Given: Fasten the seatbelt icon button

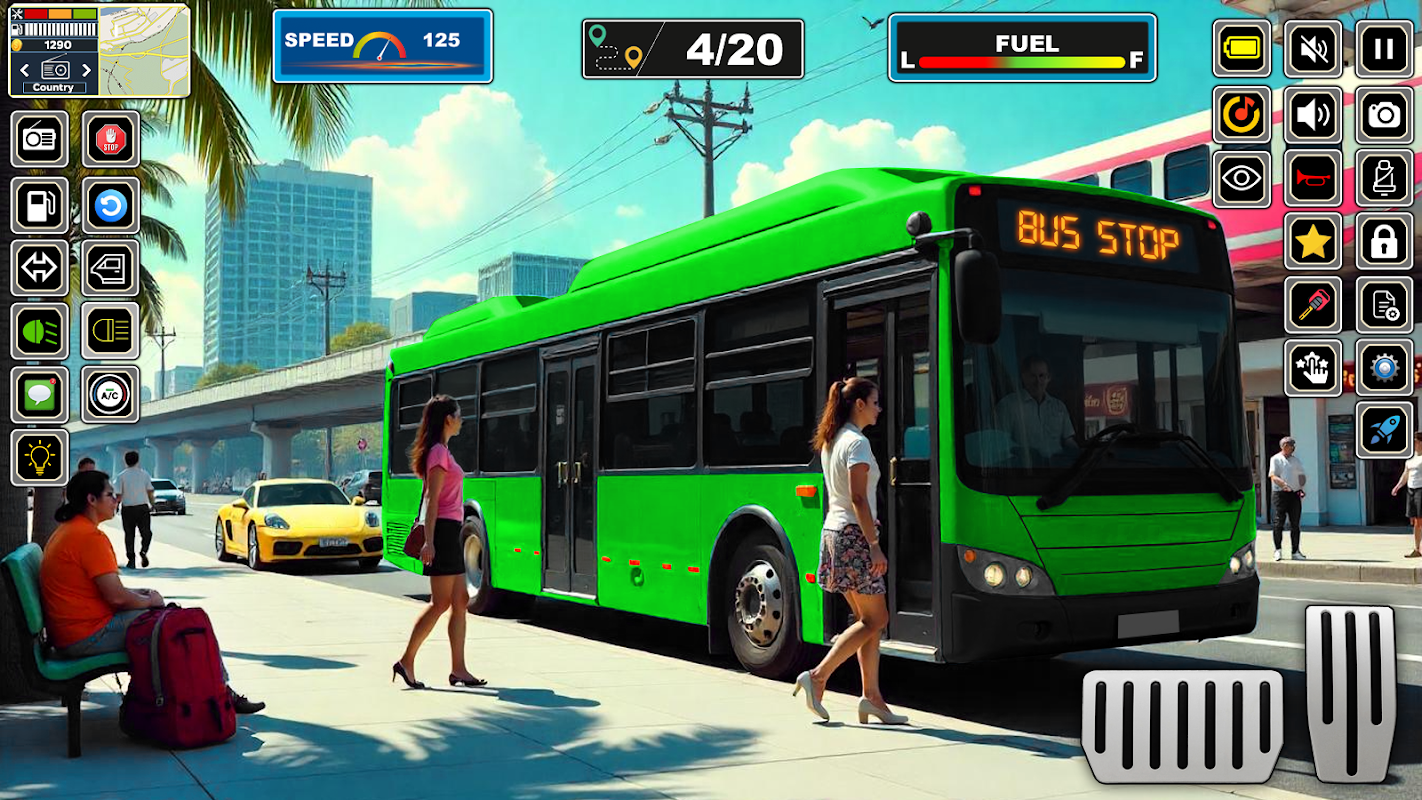Looking at the screenshot, I should click(1384, 179).
